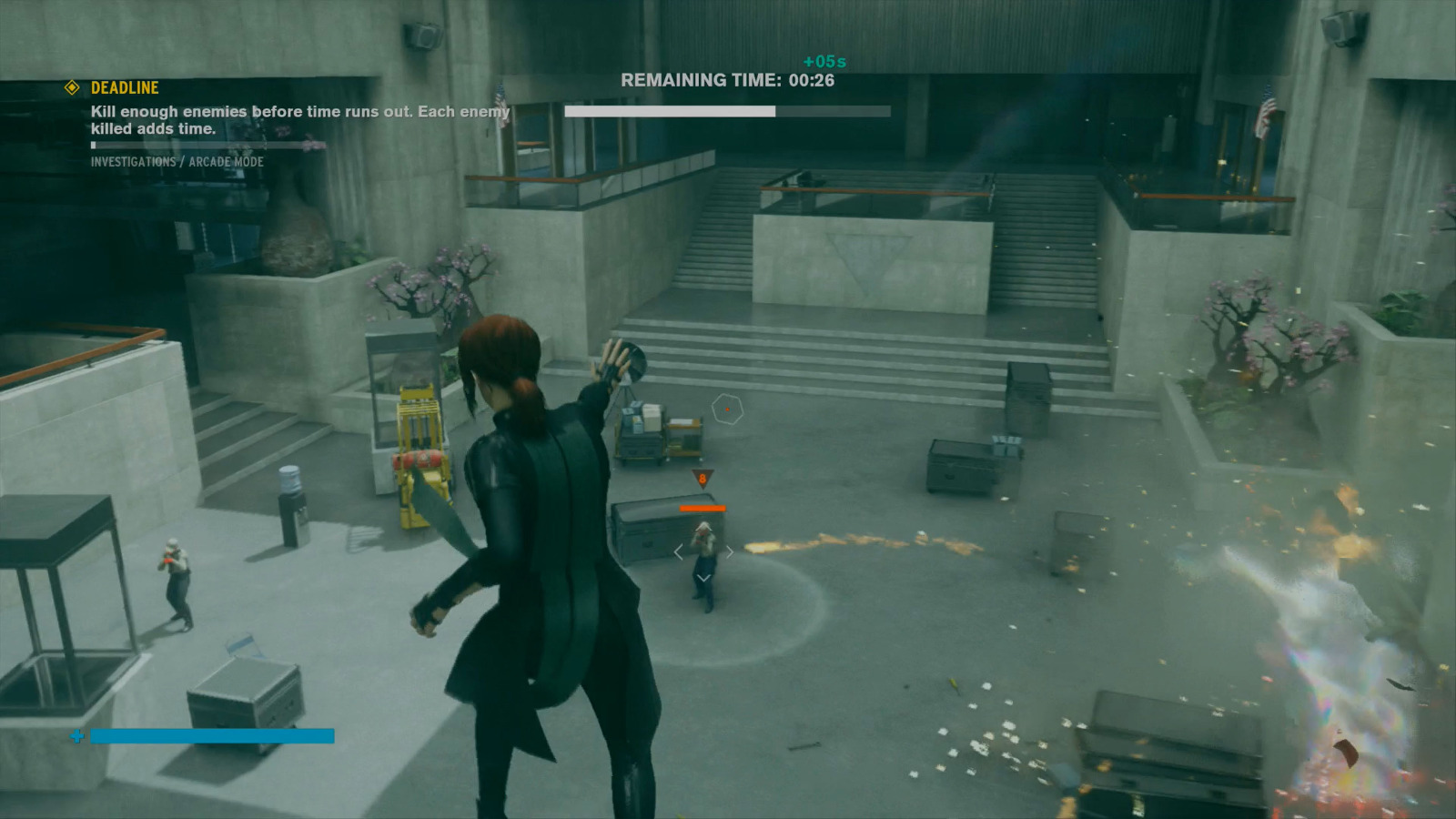Open the INVESTIGATIONS / ARCADE MODE breadcrumb
The height and width of the screenshot is (819, 1456).
point(177,161)
